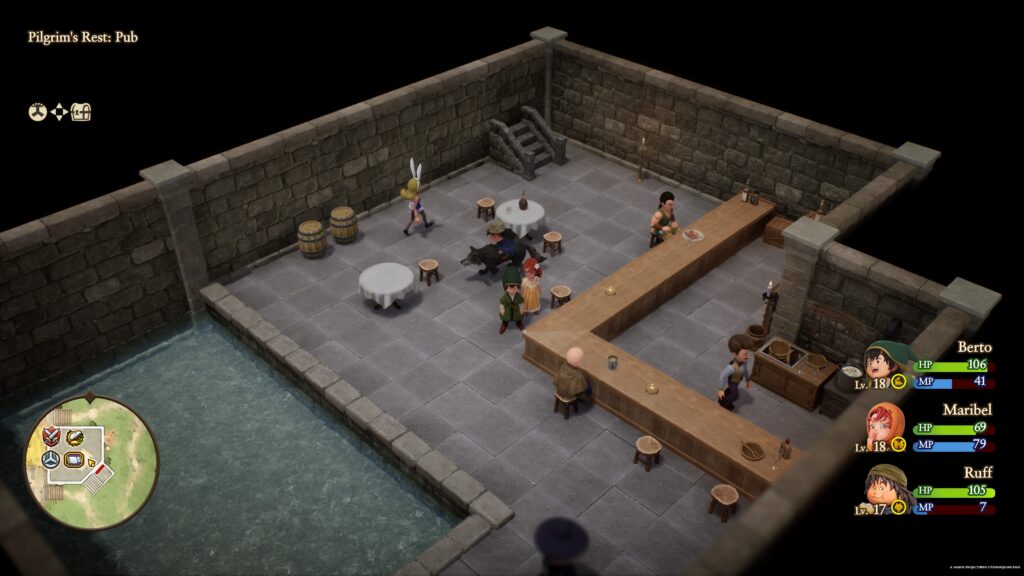
Task: Select Maribel's party portrait
Action: (x=885, y=425)
